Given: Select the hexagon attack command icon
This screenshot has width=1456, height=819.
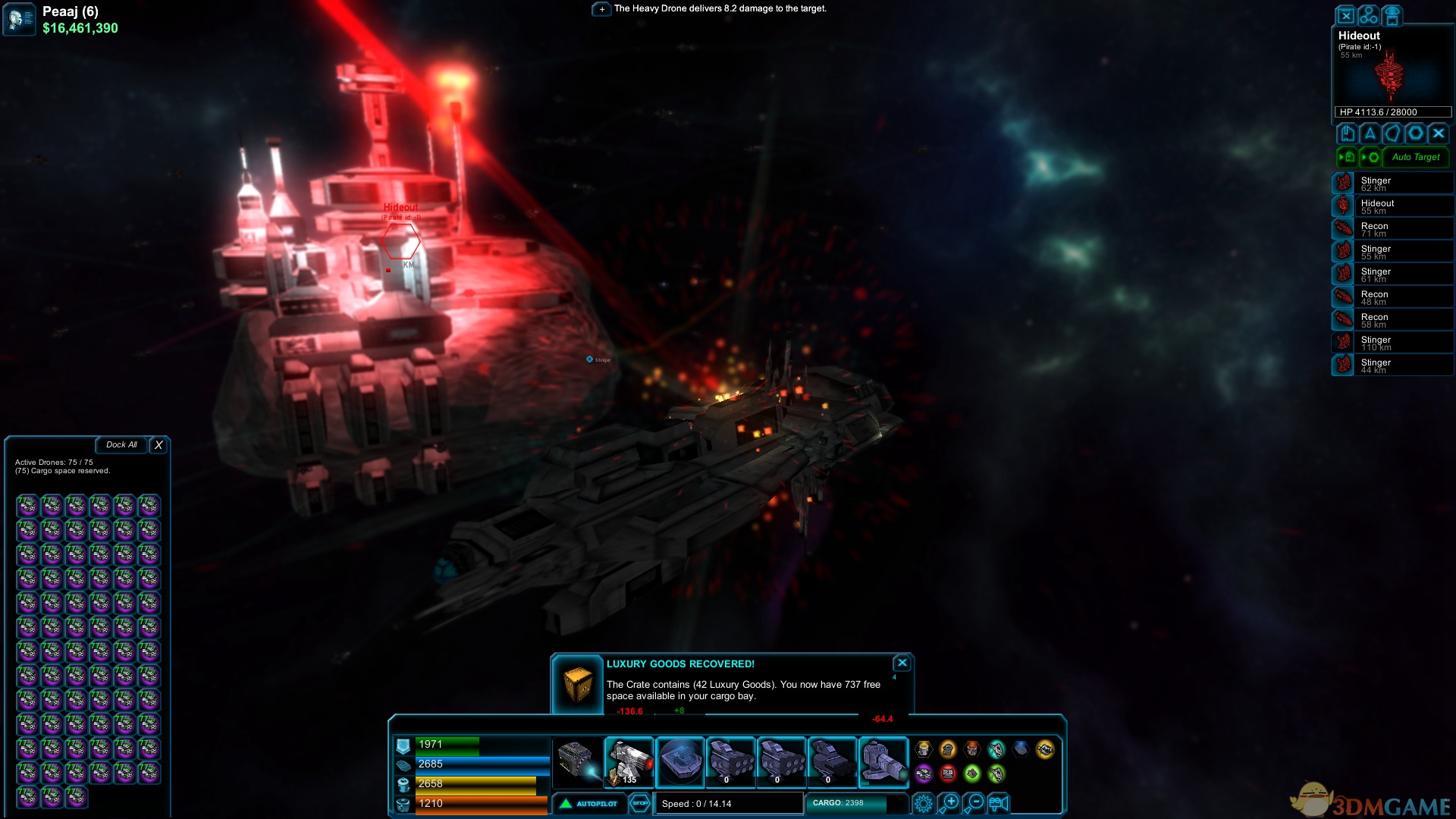Looking at the screenshot, I should [1416, 133].
